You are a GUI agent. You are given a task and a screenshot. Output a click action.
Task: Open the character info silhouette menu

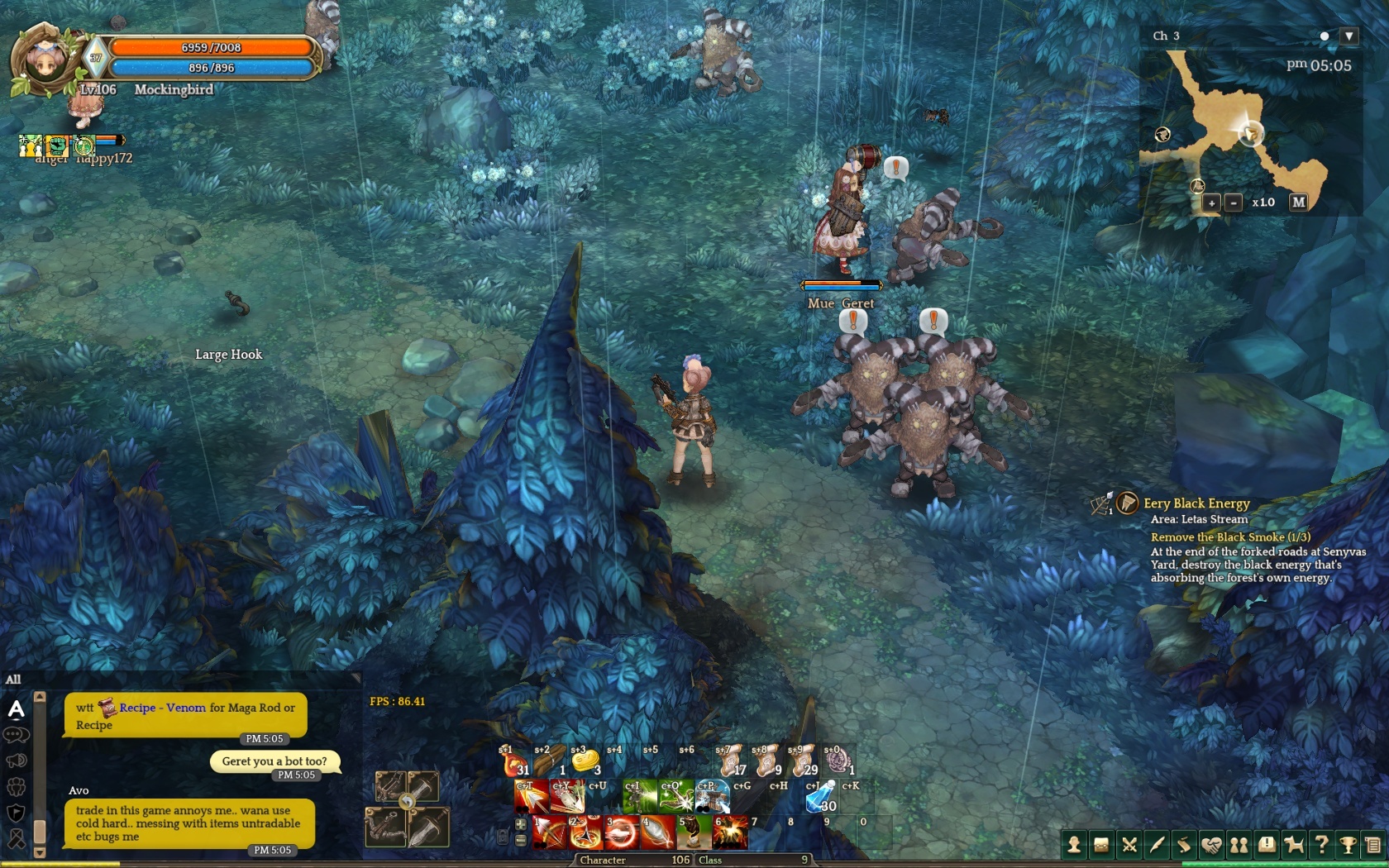pyautogui.click(x=1074, y=845)
